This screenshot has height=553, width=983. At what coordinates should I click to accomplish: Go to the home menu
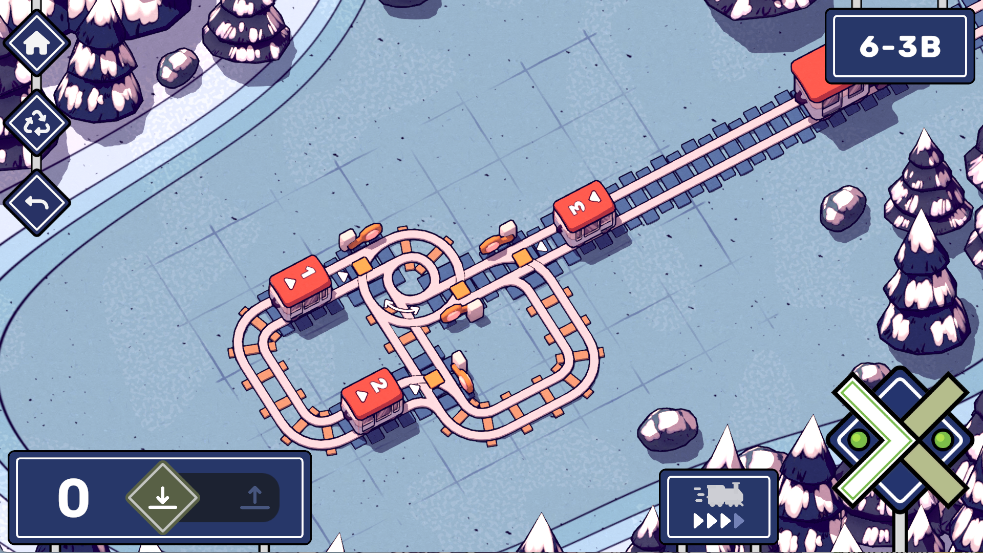[x=36, y=43]
